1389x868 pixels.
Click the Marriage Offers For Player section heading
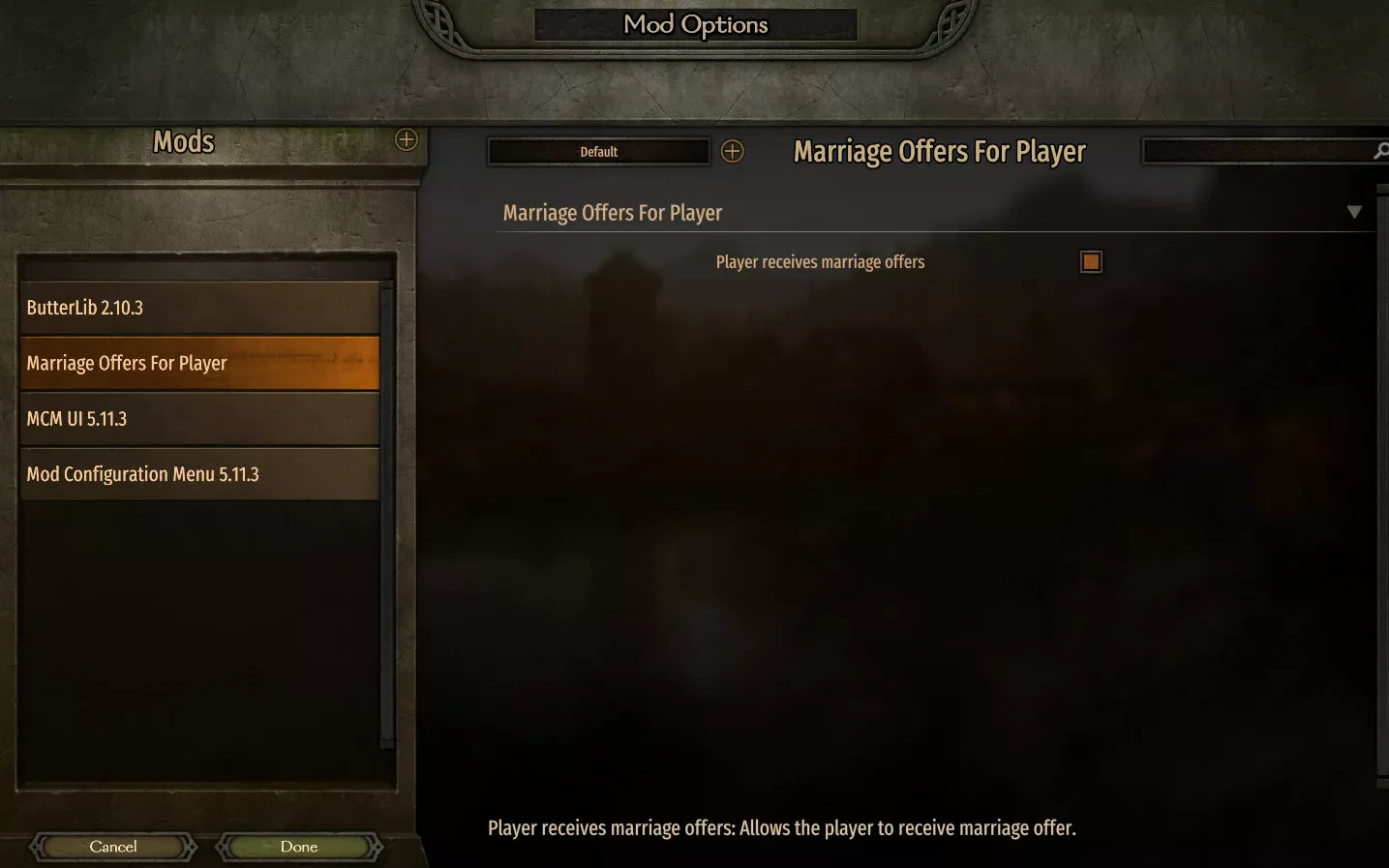pyautogui.click(x=612, y=212)
